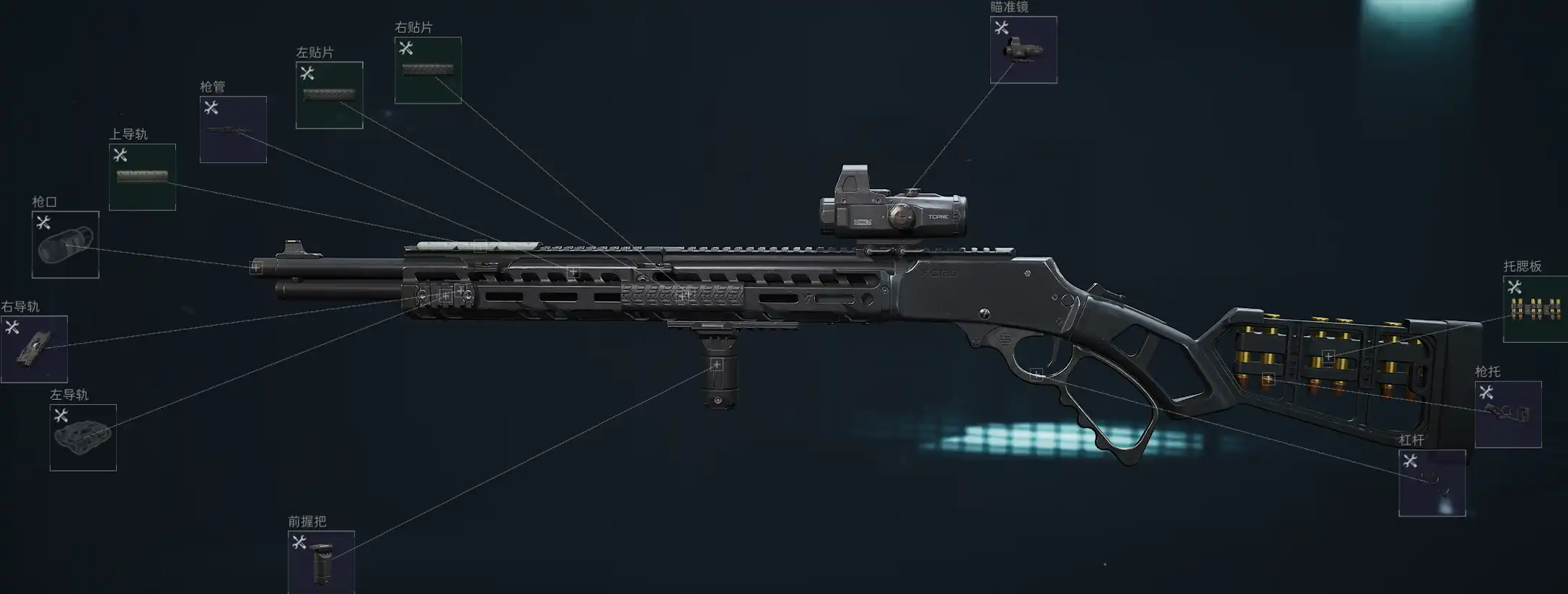
Task: Open the 枪口 muzzle attachment slot
Action: coord(65,245)
